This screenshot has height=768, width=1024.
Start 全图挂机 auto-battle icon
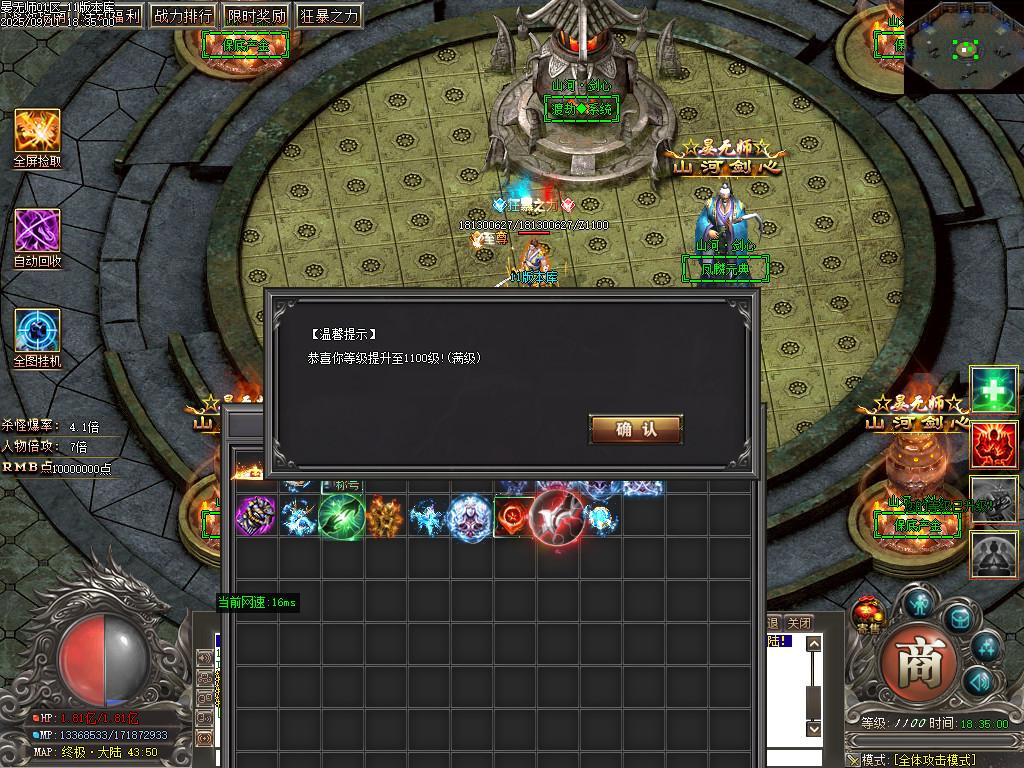37,331
